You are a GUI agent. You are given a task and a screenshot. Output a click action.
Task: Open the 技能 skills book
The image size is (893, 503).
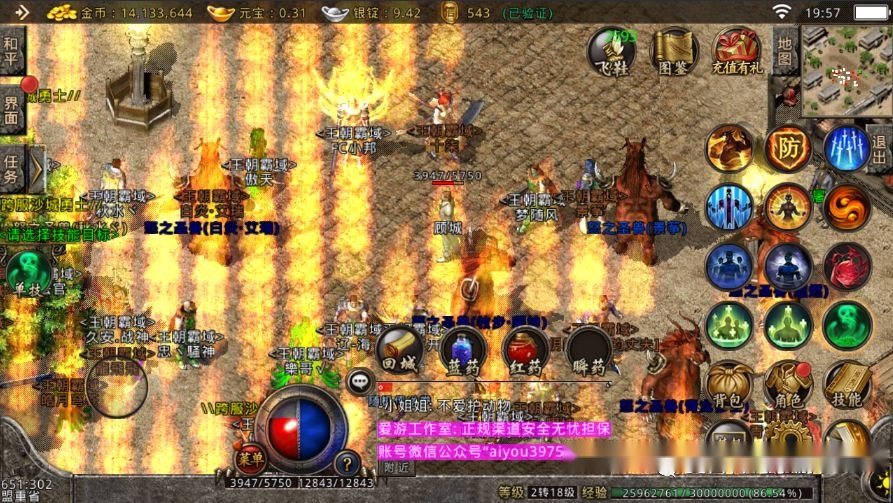click(846, 385)
